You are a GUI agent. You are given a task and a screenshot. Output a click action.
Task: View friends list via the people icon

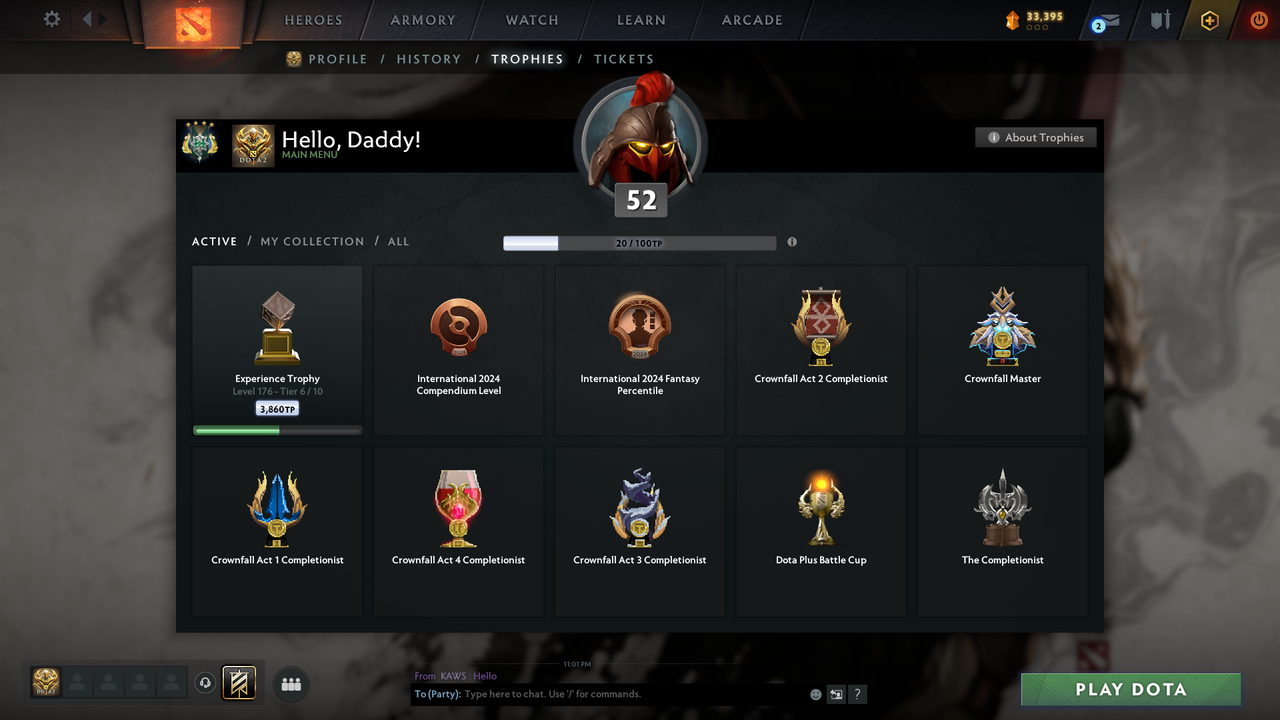[290, 684]
